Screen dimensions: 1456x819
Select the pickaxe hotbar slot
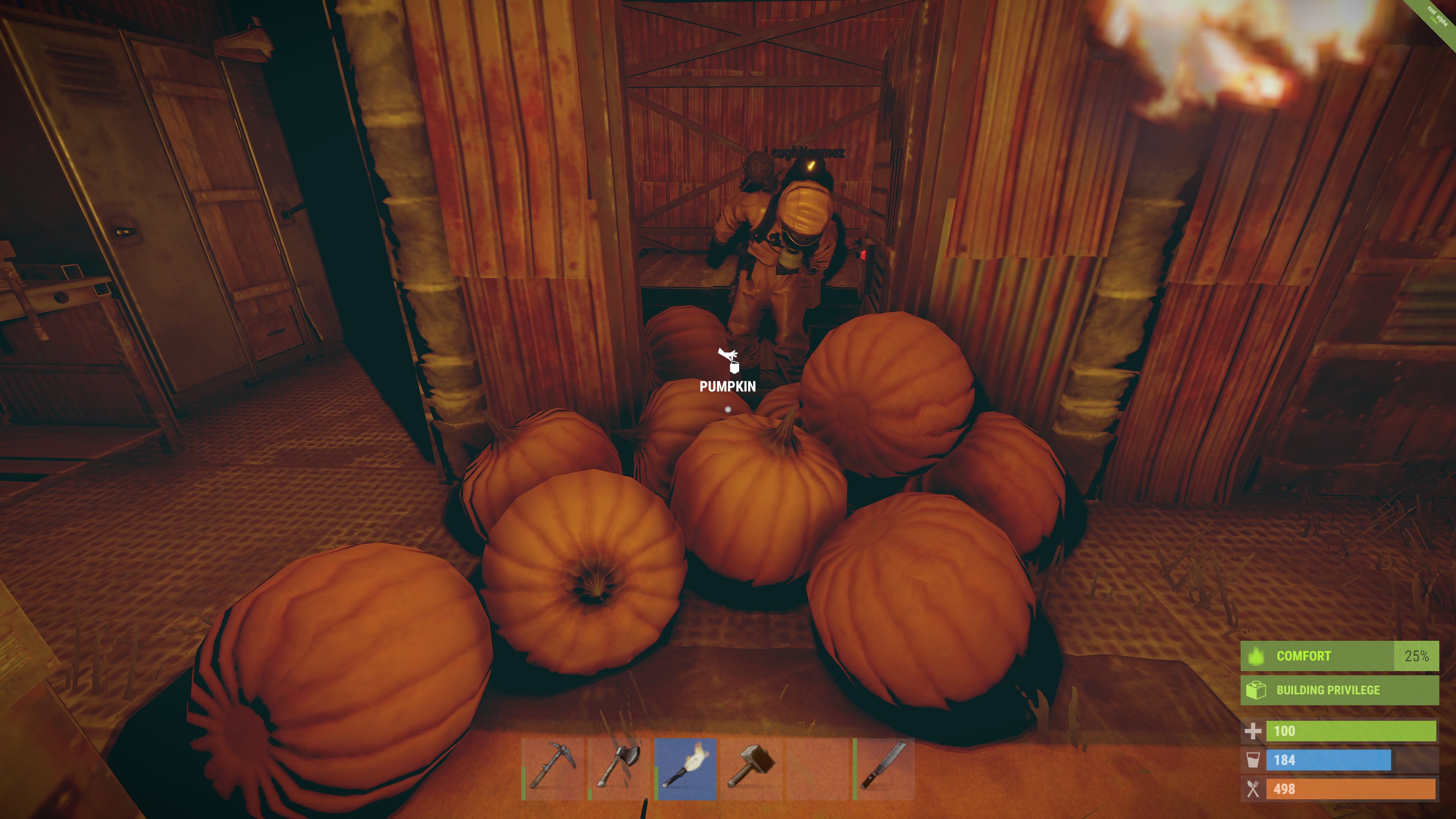tap(552, 769)
